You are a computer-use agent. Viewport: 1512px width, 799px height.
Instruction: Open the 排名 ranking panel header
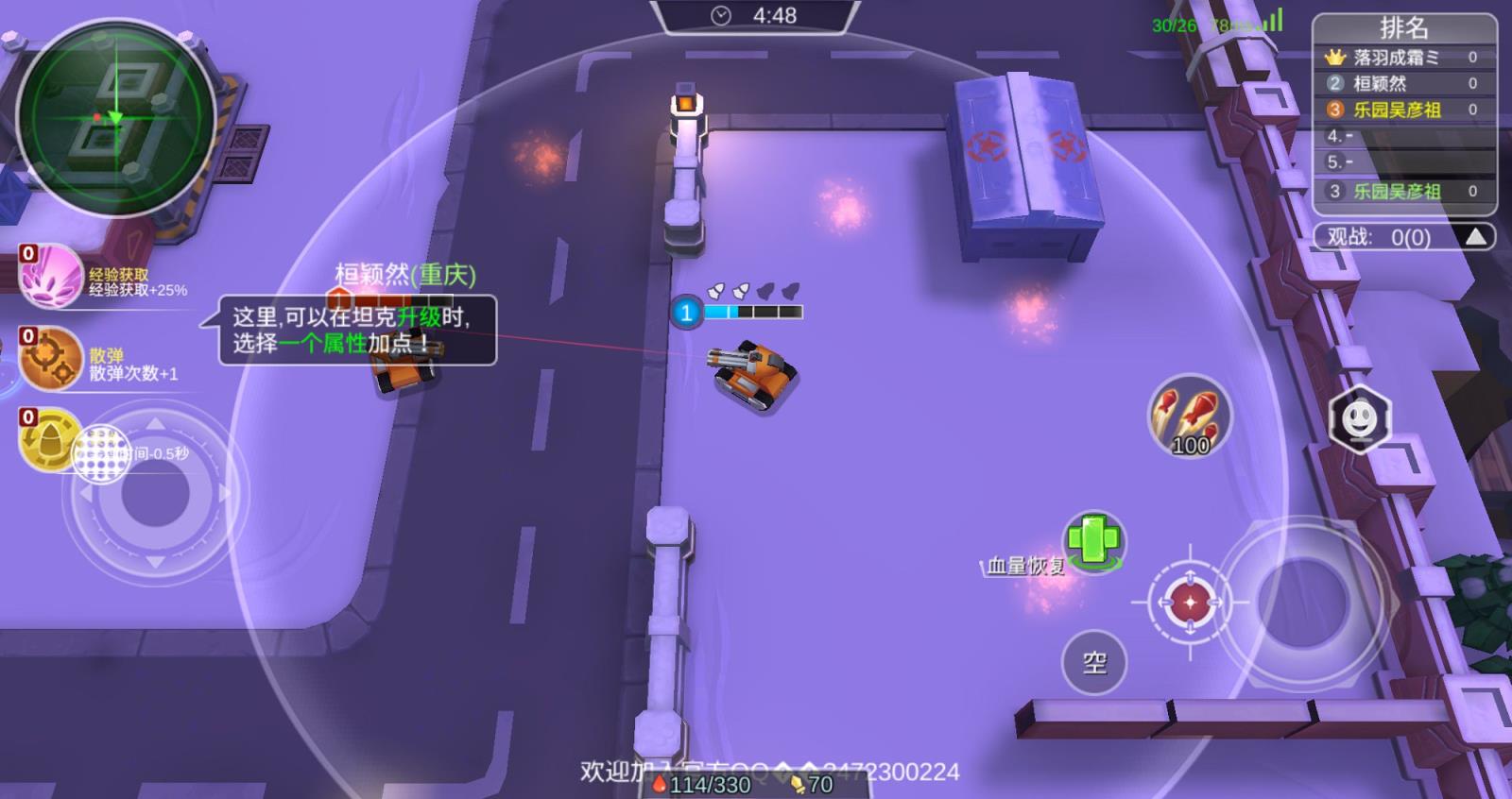click(1403, 27)
